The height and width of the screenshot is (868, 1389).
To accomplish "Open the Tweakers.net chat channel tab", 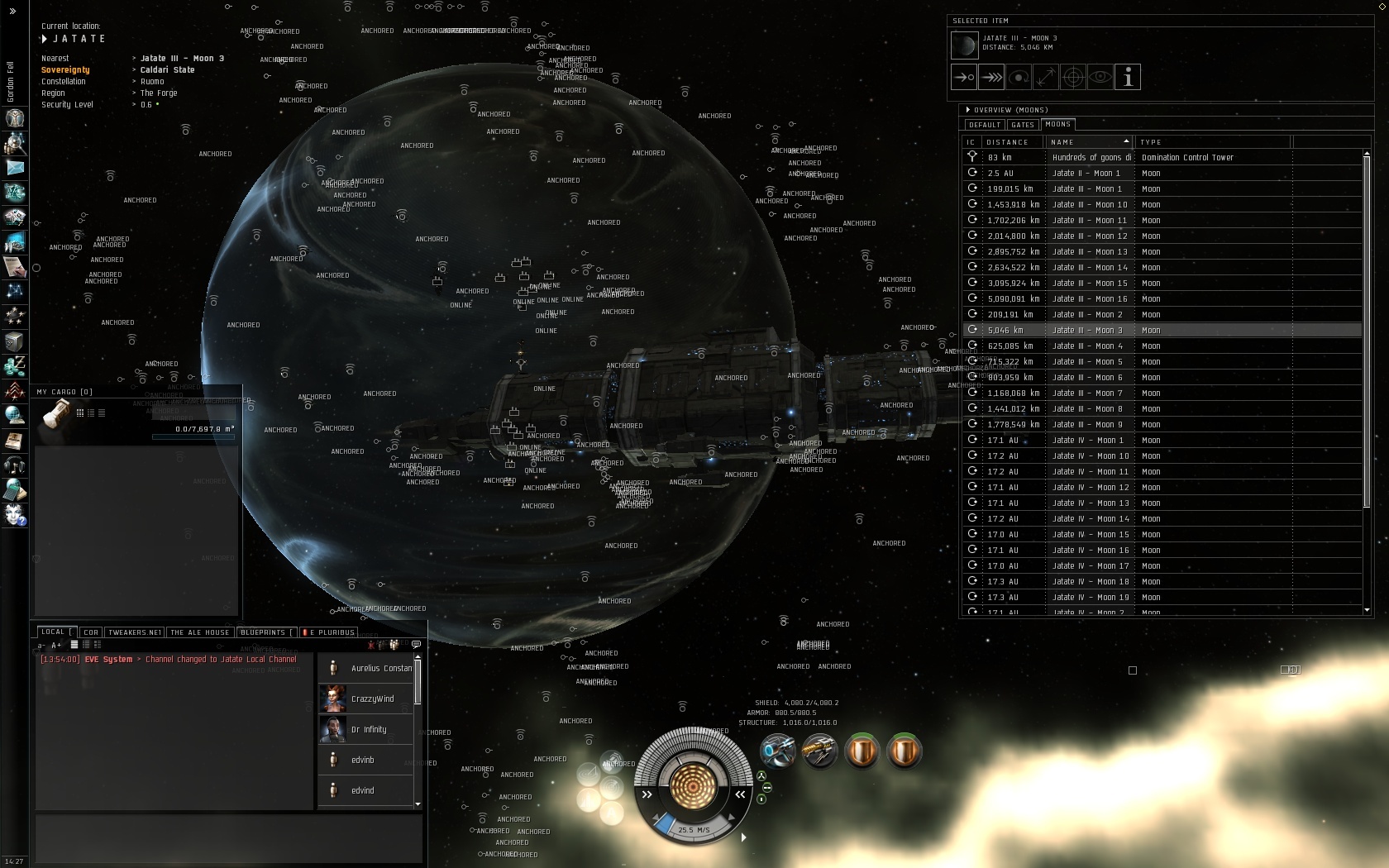I will pyautogui.click(x=135, y=632).
